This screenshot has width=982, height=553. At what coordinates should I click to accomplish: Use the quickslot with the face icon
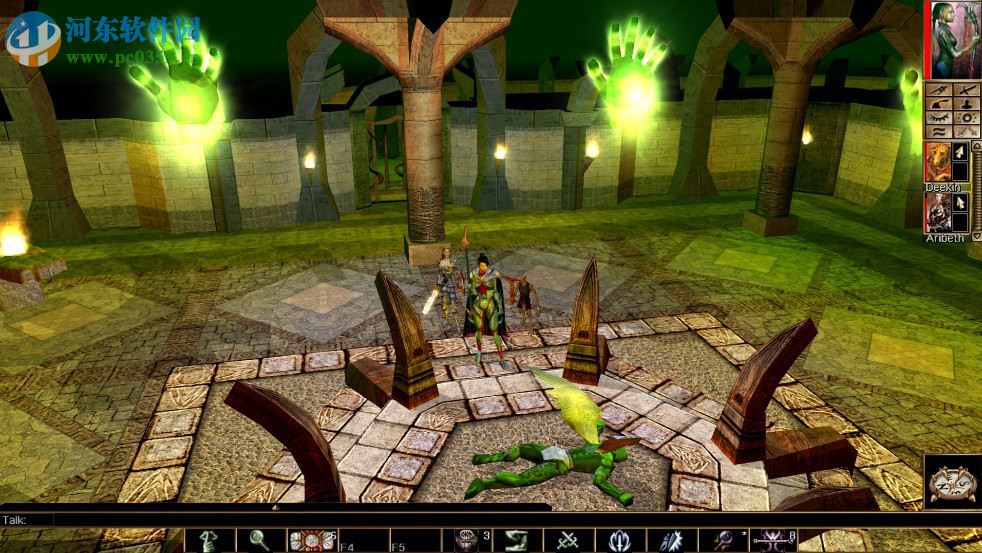[x=465, y=541]
